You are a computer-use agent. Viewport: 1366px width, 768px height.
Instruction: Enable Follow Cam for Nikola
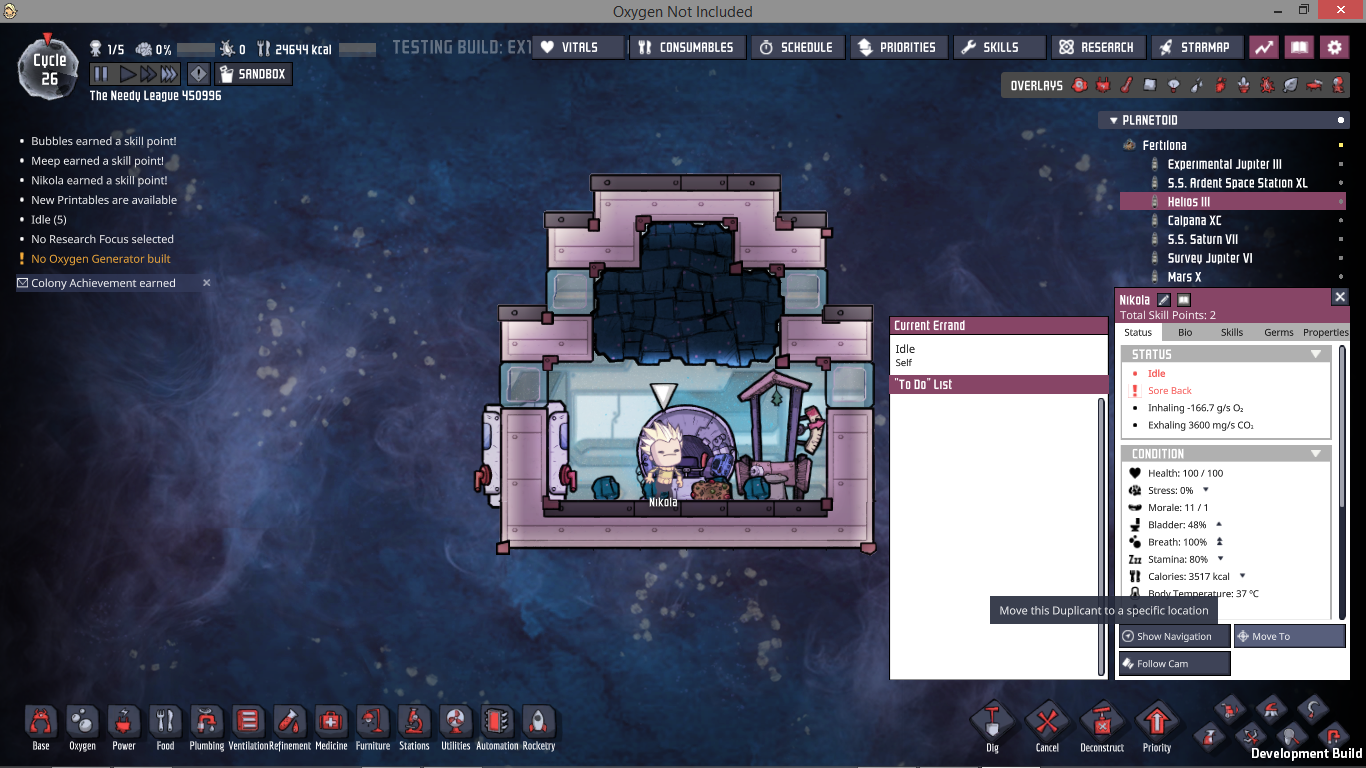pos(1174,664)
